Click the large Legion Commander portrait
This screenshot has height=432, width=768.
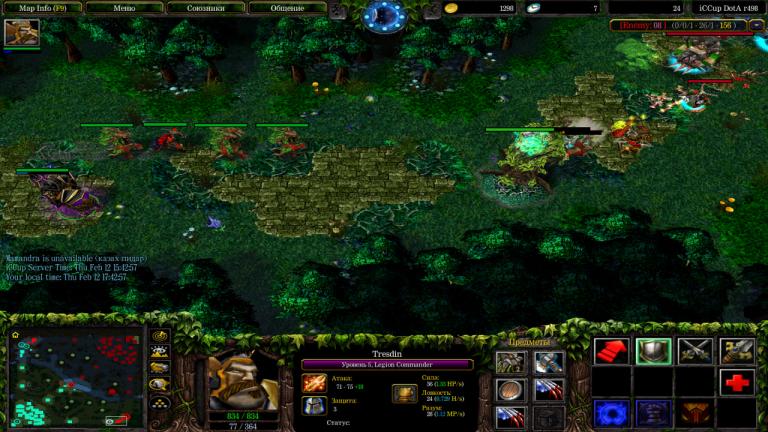(241, 373)
